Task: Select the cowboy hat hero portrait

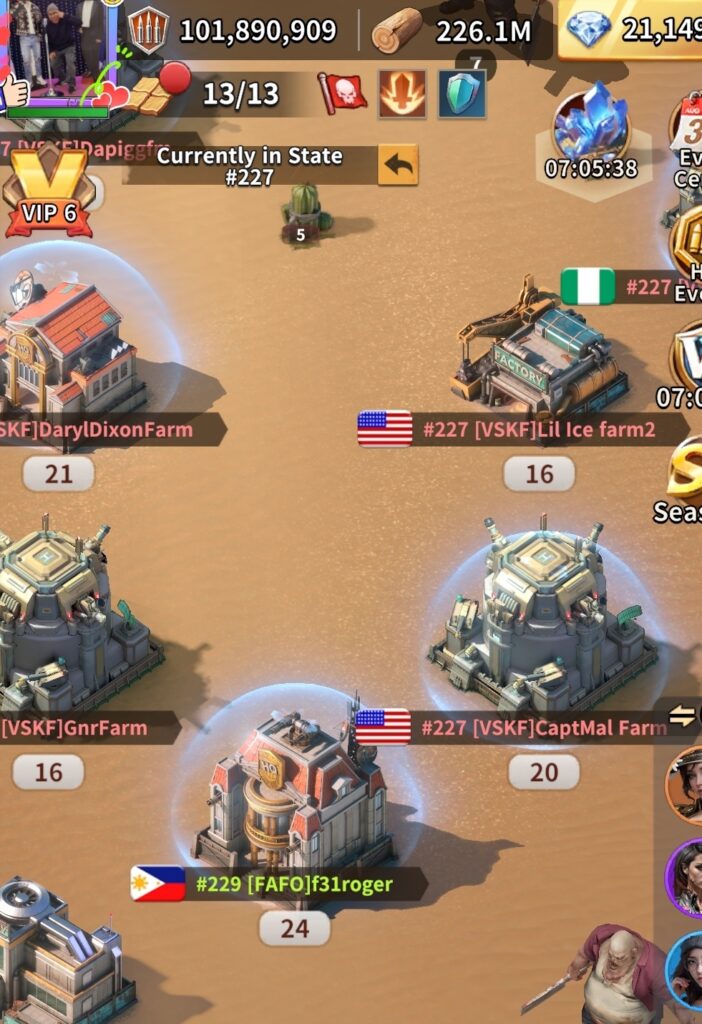Action: pos(686,784)
